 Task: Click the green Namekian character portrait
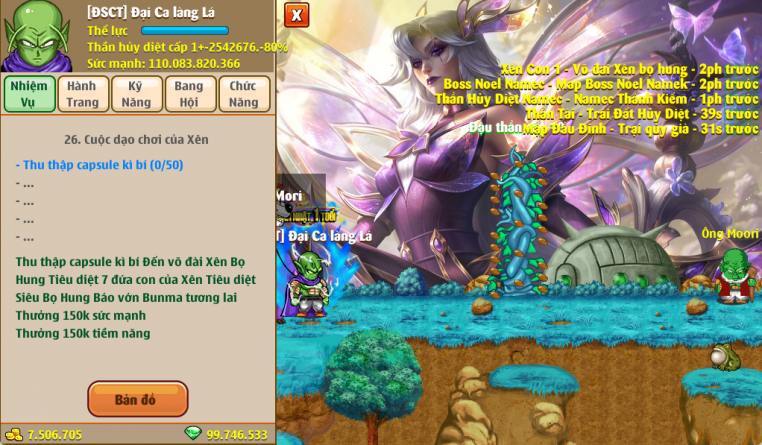36,35
